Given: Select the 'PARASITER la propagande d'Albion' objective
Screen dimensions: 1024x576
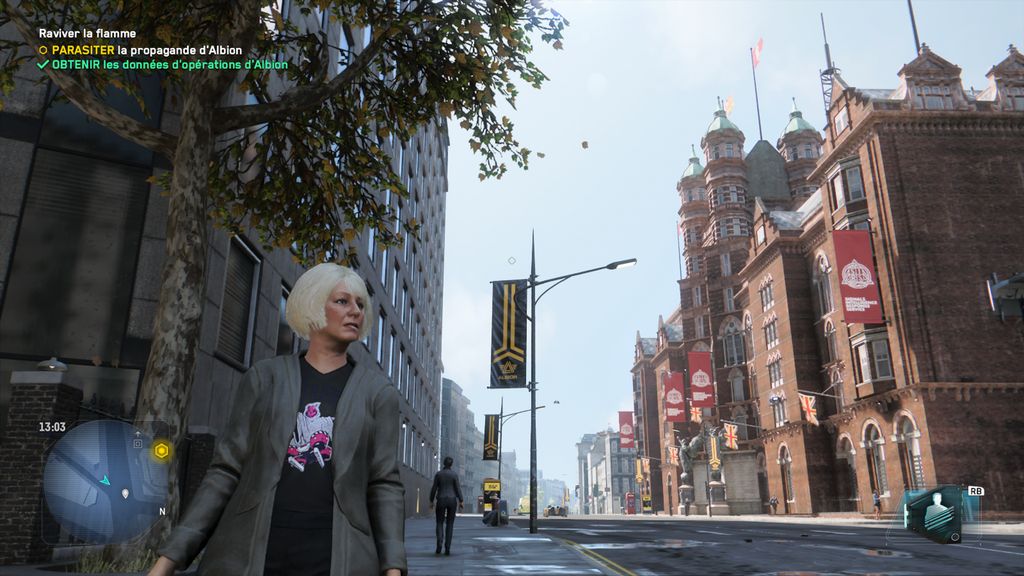Looking at the screenshot, I should click(145, 49).
